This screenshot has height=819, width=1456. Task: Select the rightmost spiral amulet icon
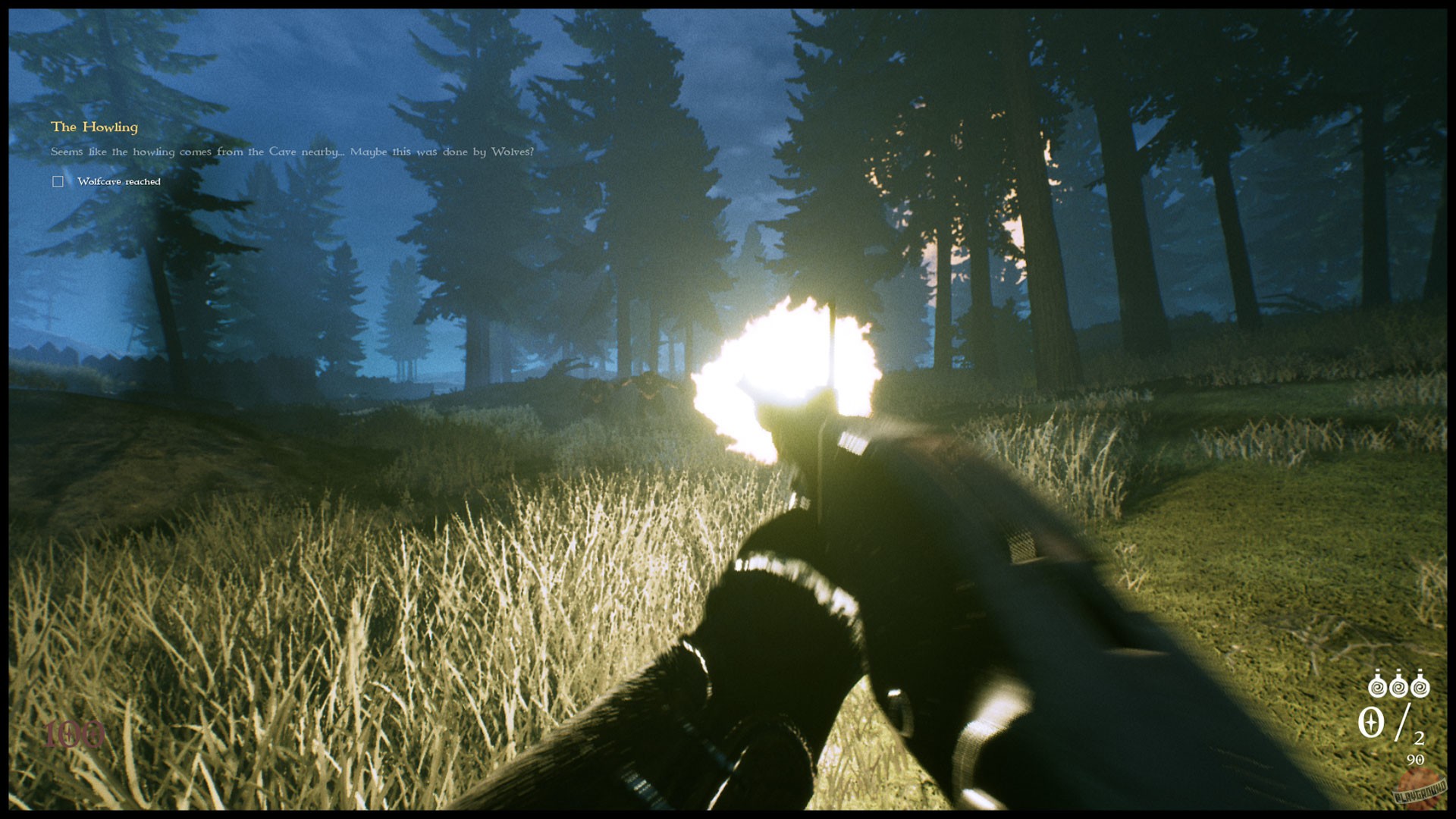[x=1420, y=686]
